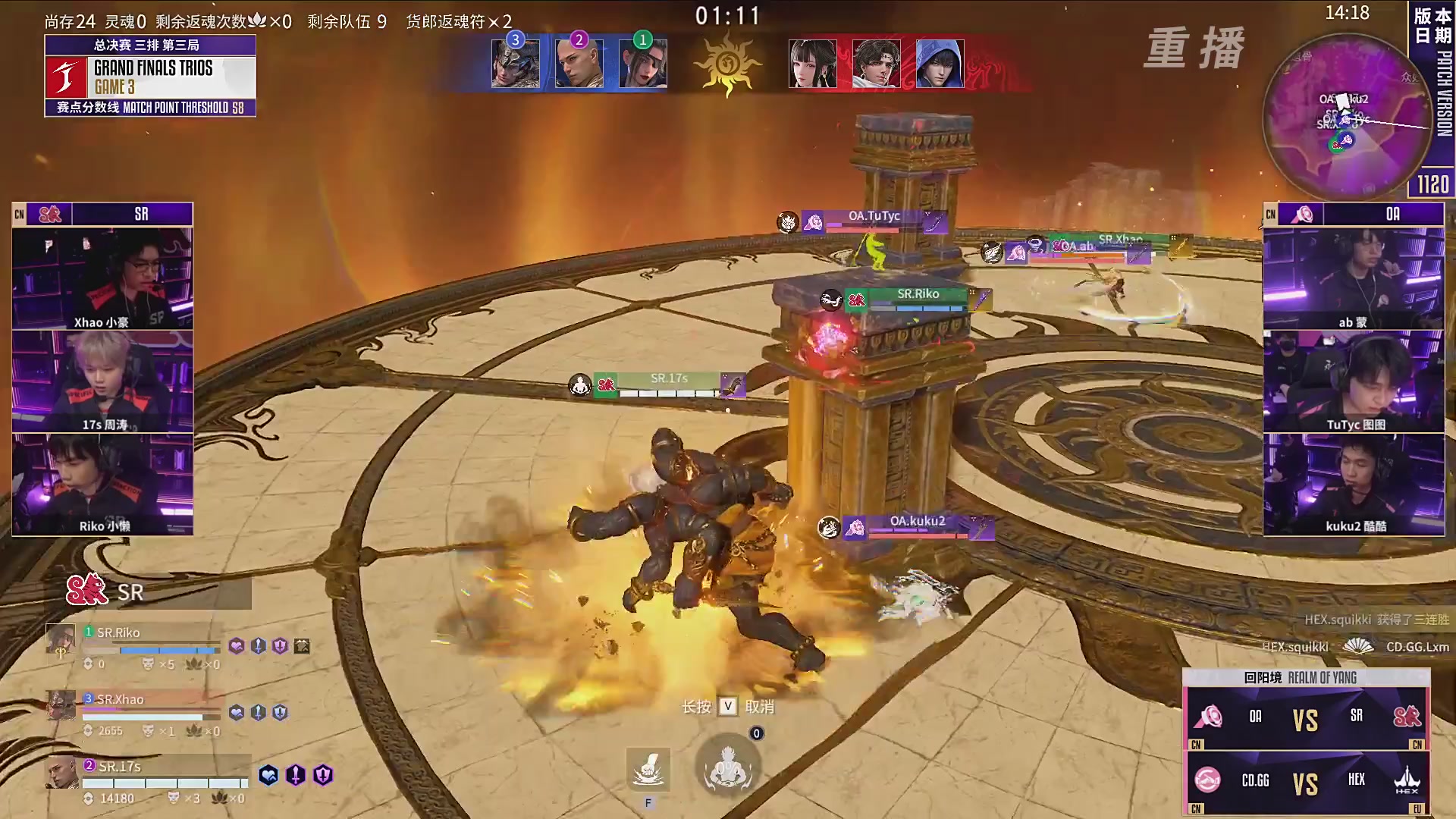The image size is (1456, 819).
Task: Open 17s 周涛 webcam feed
Action: coord(102,381)
